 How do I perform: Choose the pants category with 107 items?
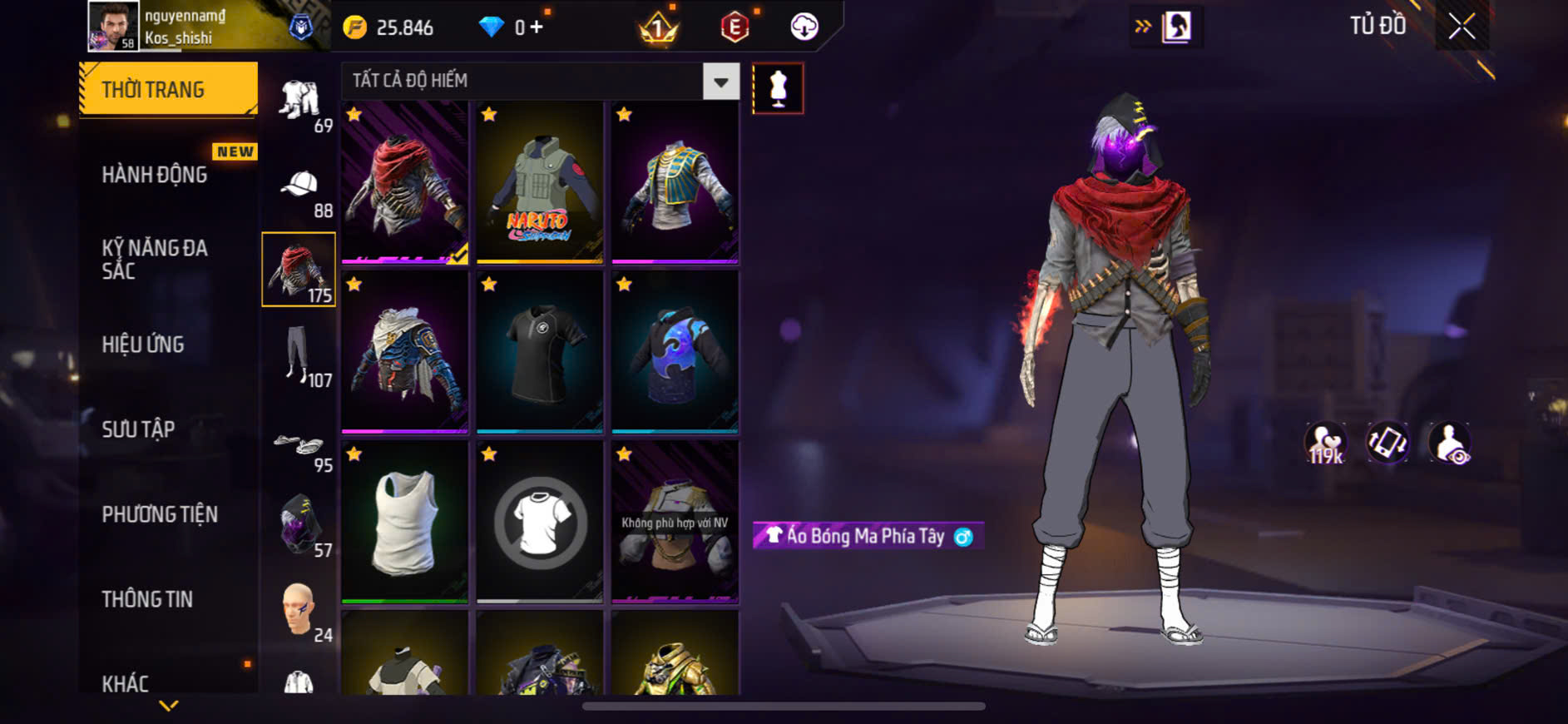299,355
